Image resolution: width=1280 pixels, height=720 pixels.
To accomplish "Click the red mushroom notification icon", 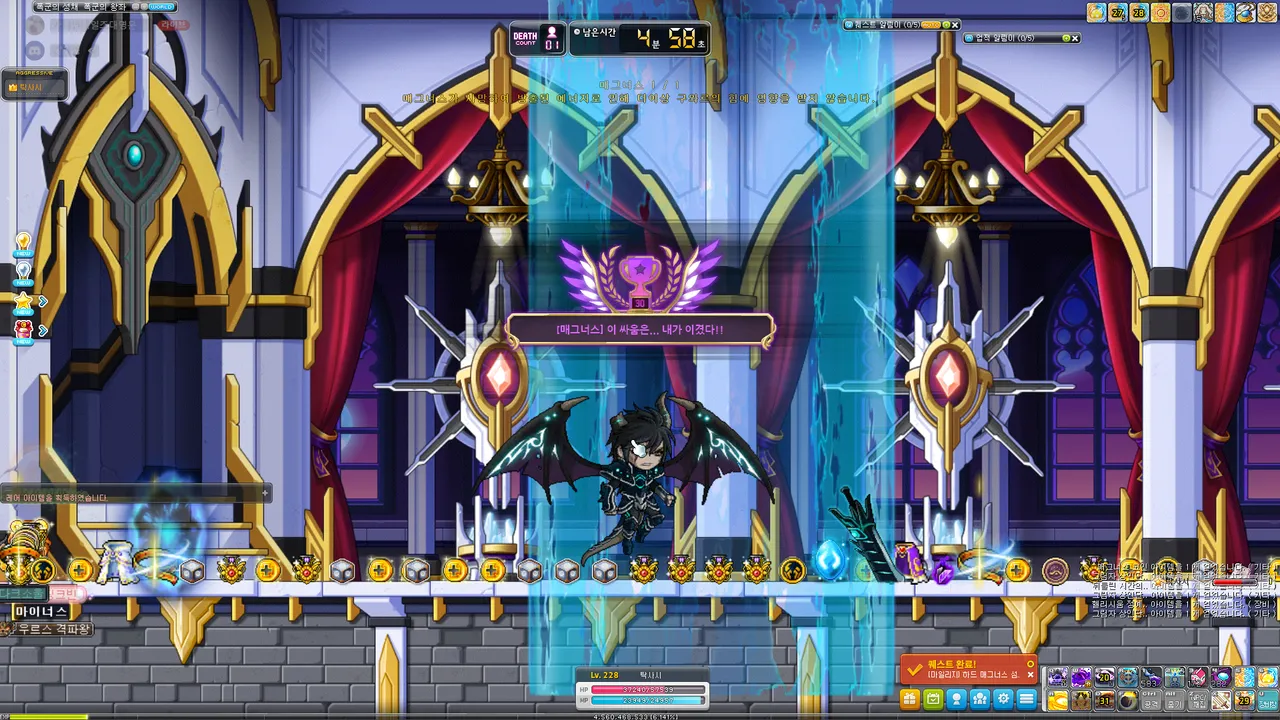I will coord(23,329).
